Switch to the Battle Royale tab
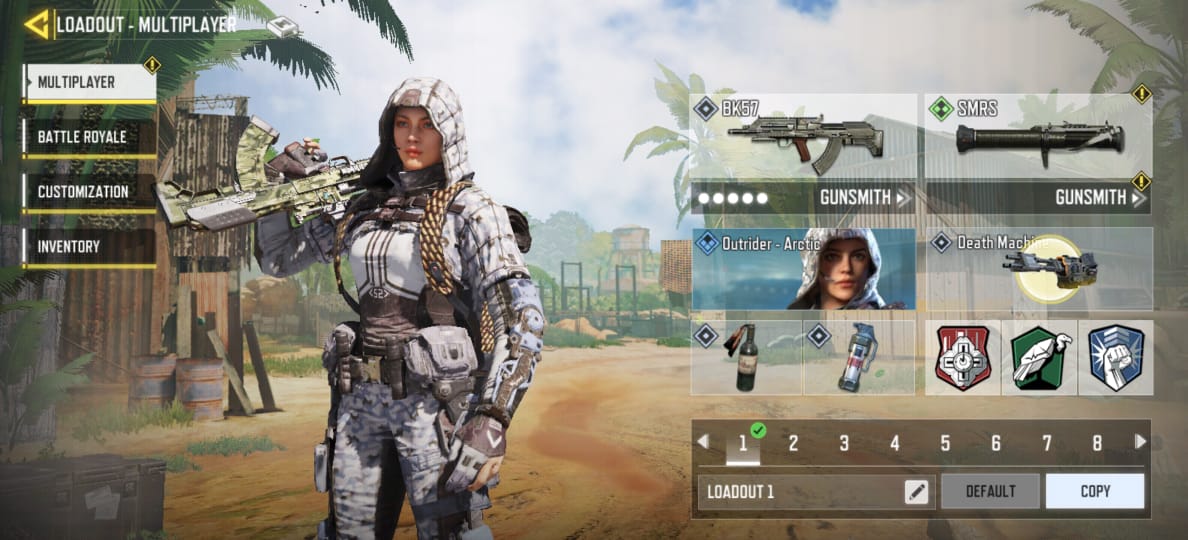The image size is (1188, 540). (x=90, y=137)
